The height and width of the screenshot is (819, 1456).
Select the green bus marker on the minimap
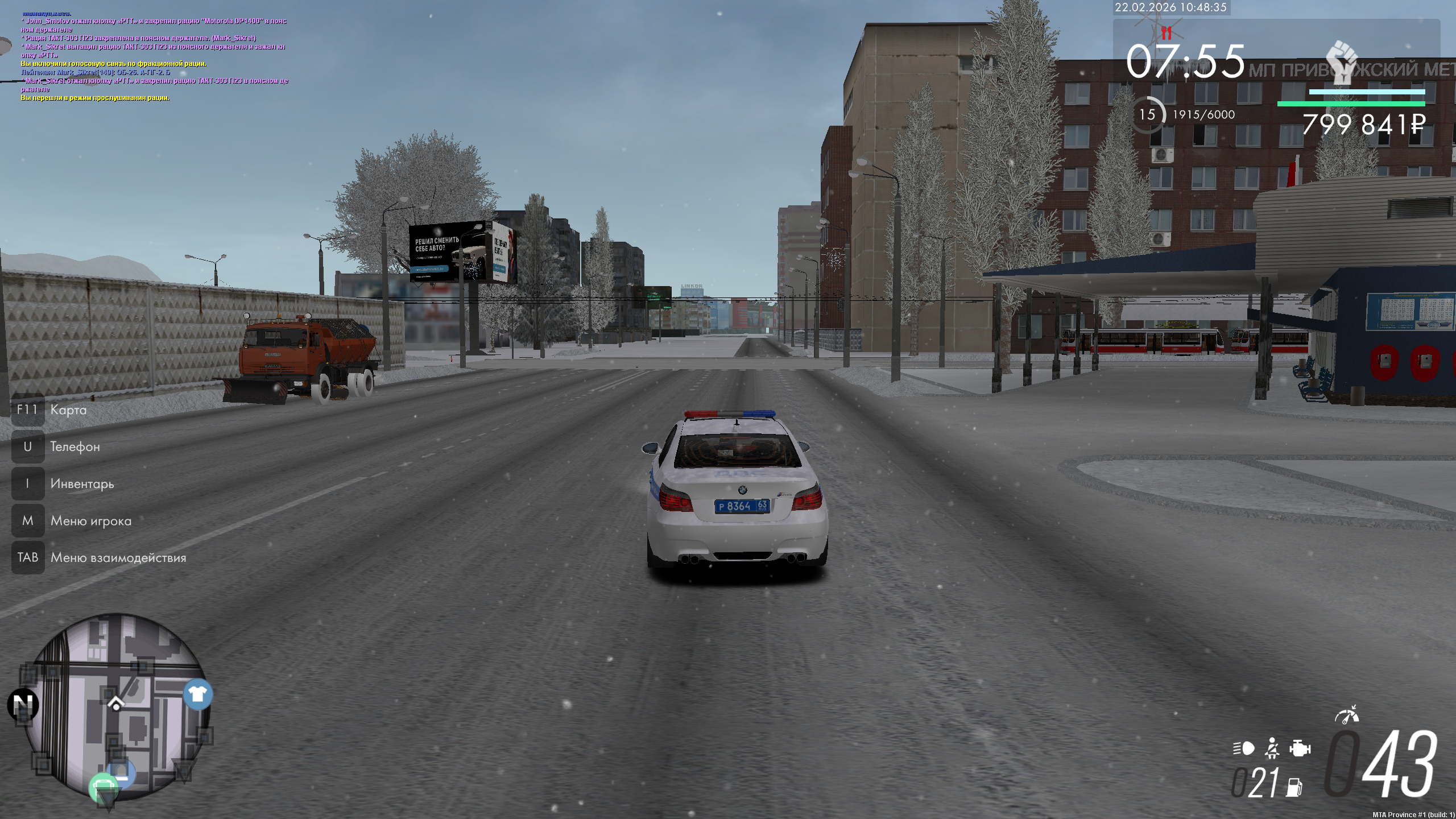[104, 787]
